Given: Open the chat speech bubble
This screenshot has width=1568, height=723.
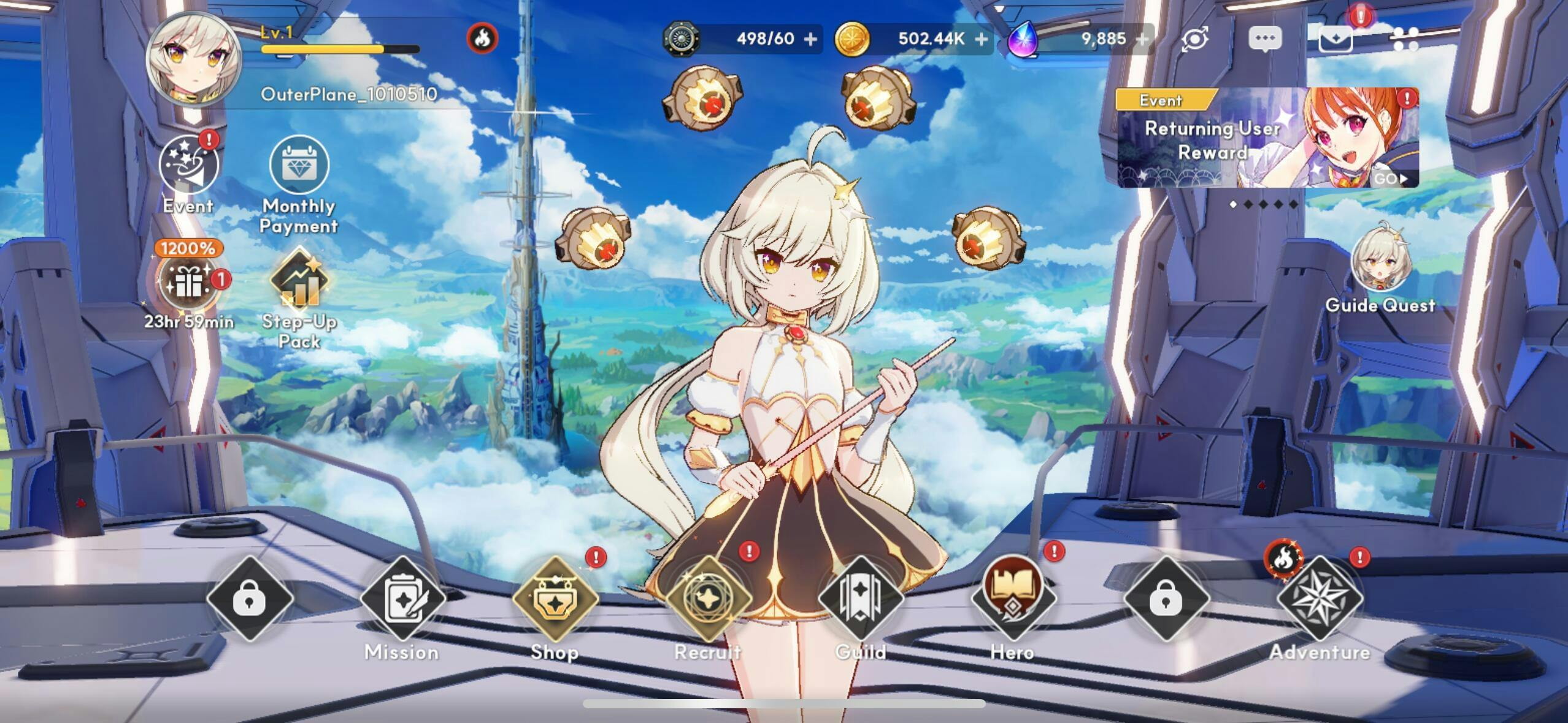Looking at the screenshot, I should pos(1265,39).
